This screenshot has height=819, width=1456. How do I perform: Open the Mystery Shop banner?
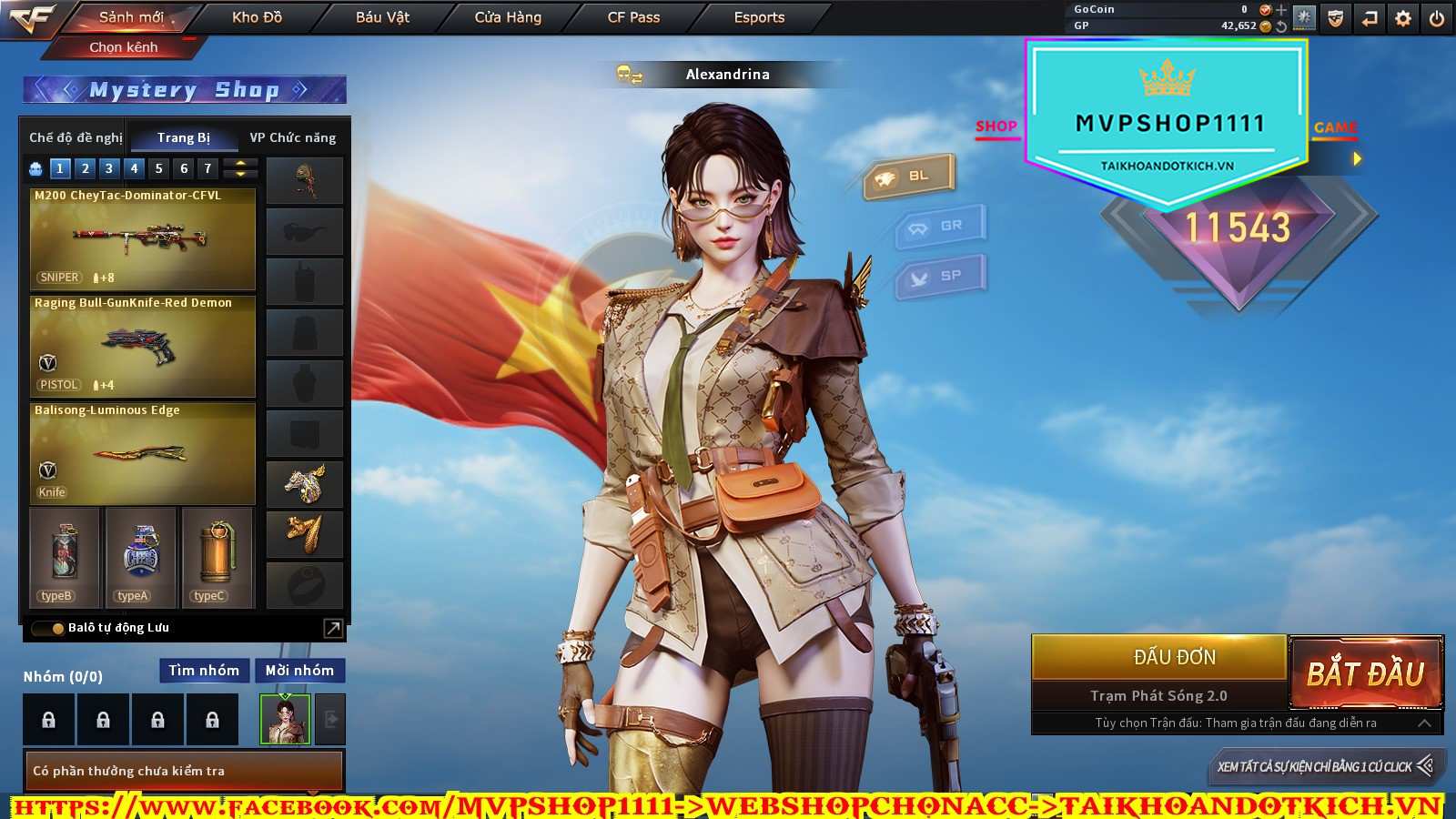coord(185,89)
